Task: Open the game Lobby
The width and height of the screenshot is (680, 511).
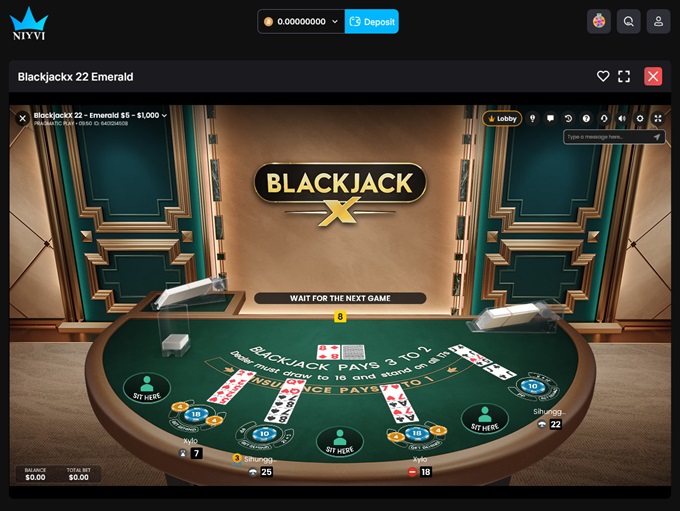Action: pos(502,118)
